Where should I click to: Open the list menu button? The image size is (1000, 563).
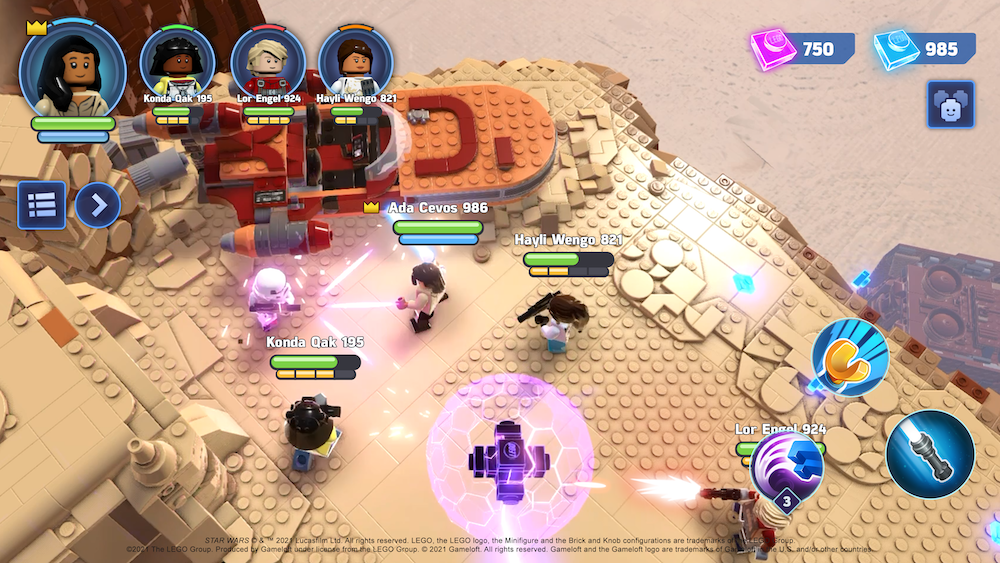point(41,205)
